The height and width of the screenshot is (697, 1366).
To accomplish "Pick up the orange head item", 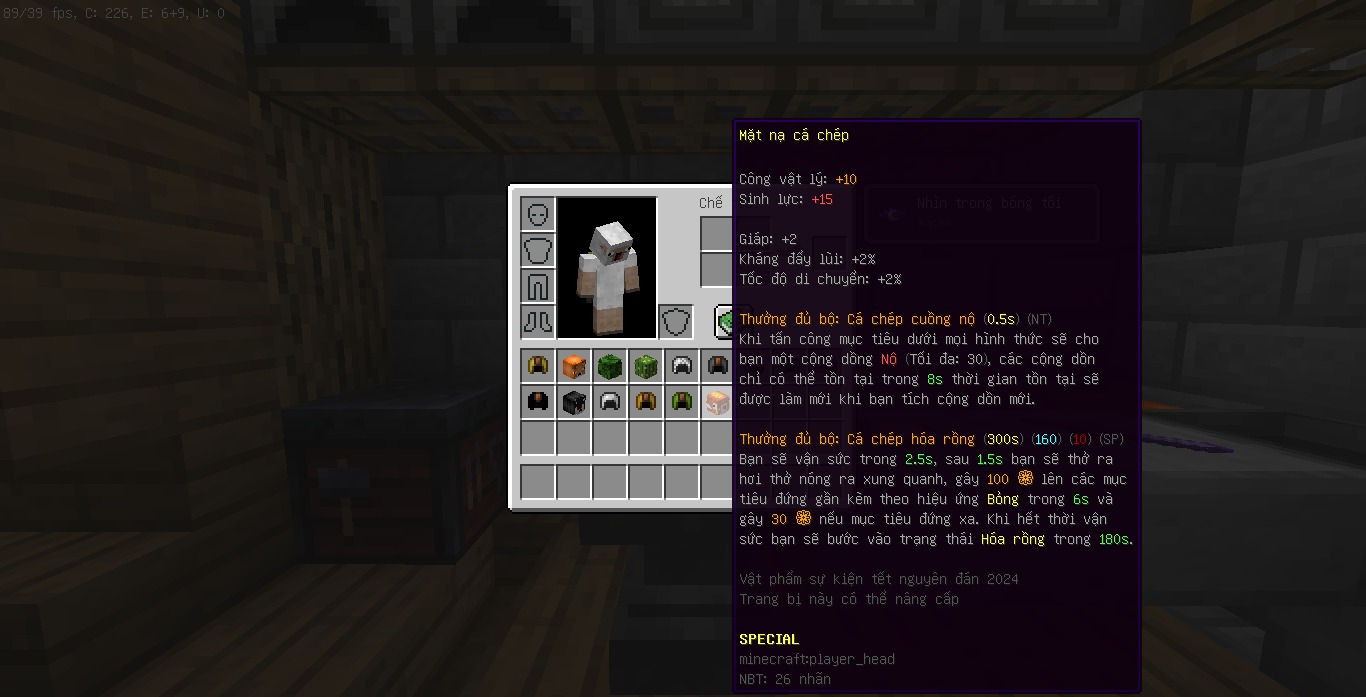I will [574, 366].
